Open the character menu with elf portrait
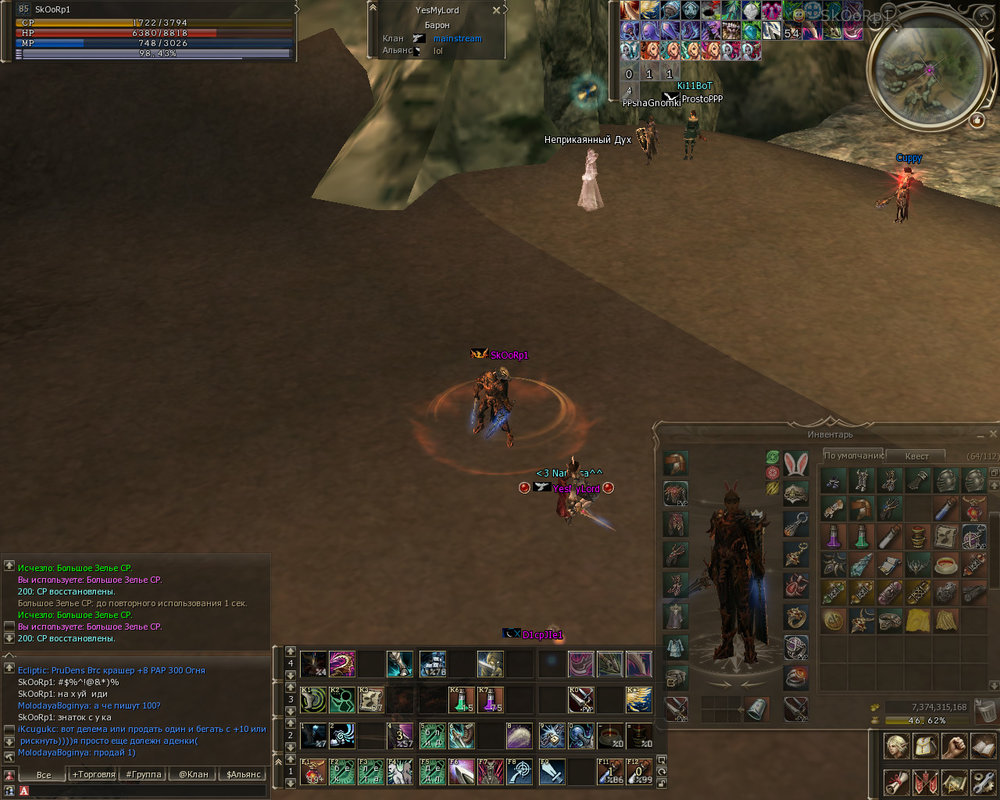Image resolution: width=1000 pixels, height=800 pixels. click(897, 746)
